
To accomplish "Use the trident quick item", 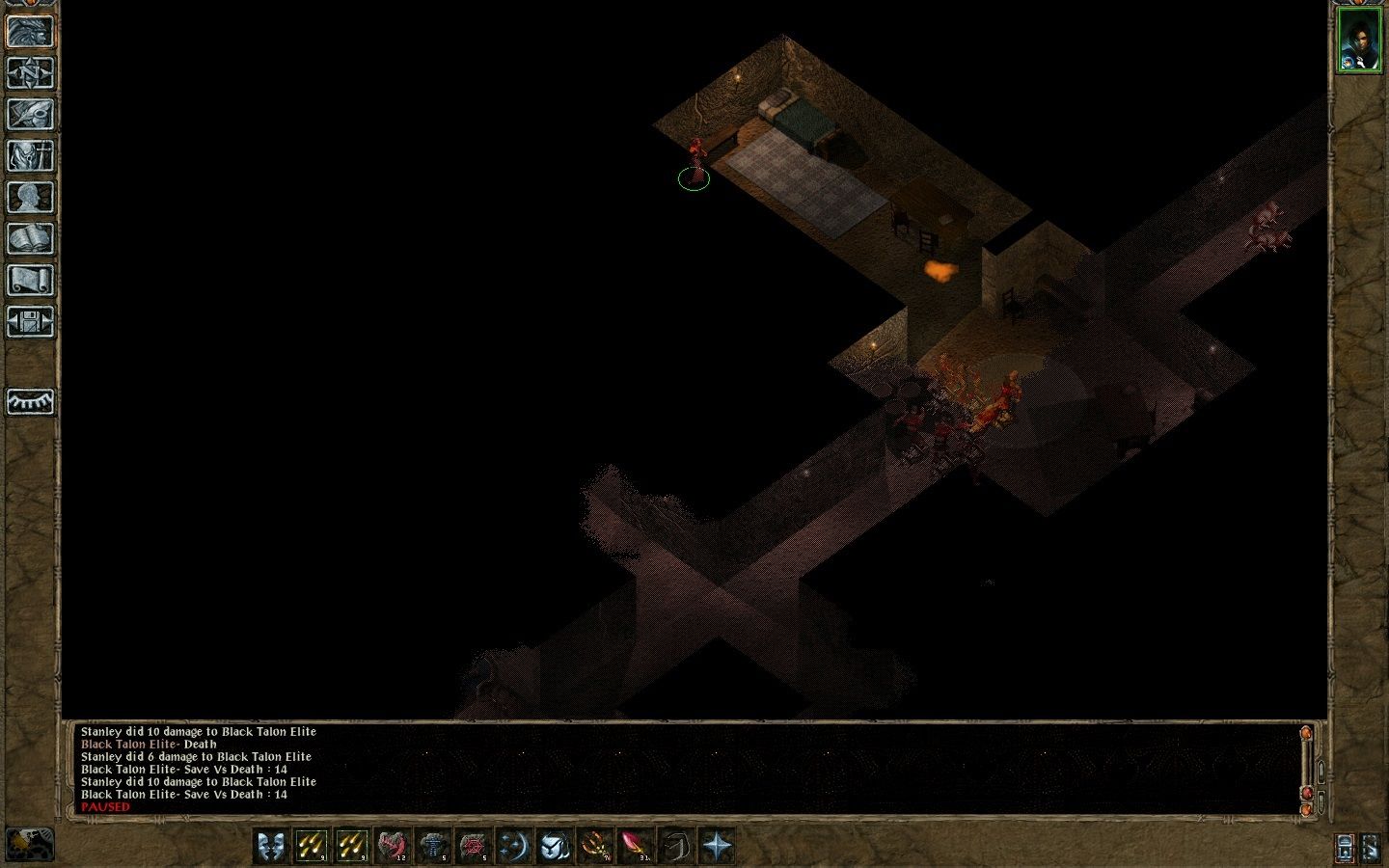I will 594,846.
